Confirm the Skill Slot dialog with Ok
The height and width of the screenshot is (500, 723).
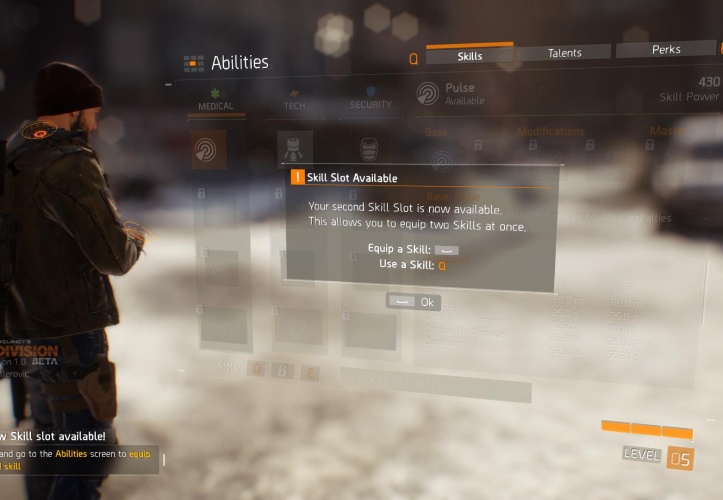(x=414, y=302)
